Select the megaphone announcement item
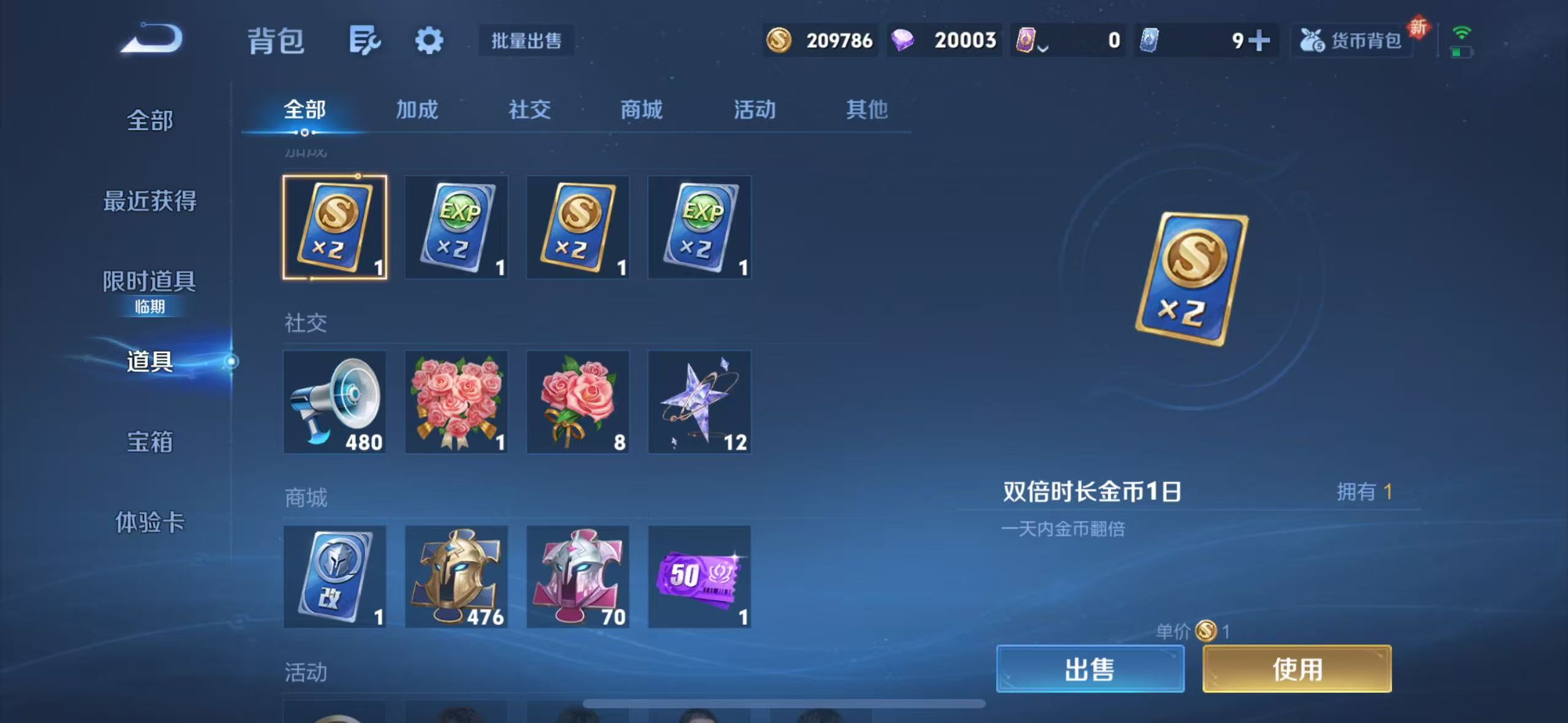 (334, 402)
